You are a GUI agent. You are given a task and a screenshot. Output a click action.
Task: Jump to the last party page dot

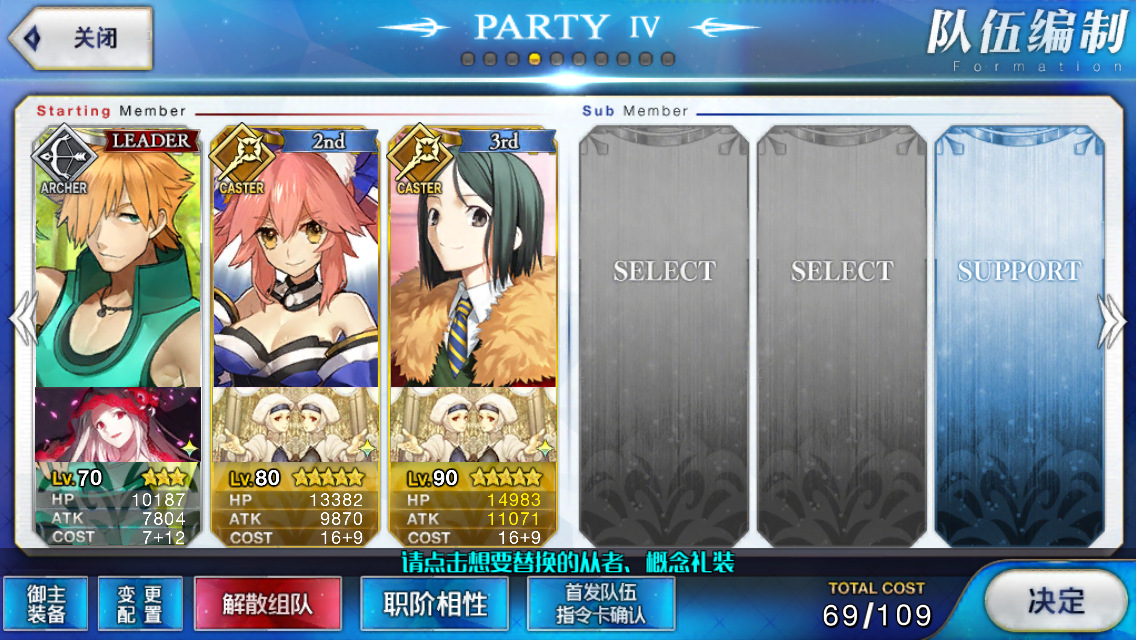pyautogui.click(x=667, y=59)
